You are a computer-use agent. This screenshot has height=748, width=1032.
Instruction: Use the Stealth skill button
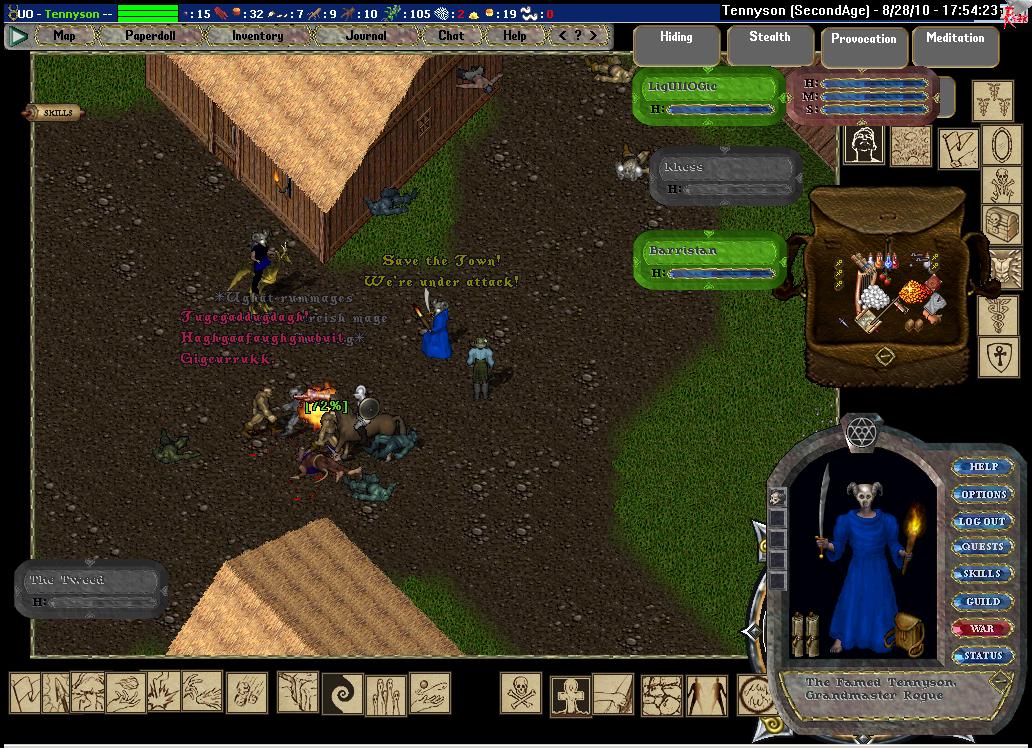pyautogui.click(x=769, y=45)
